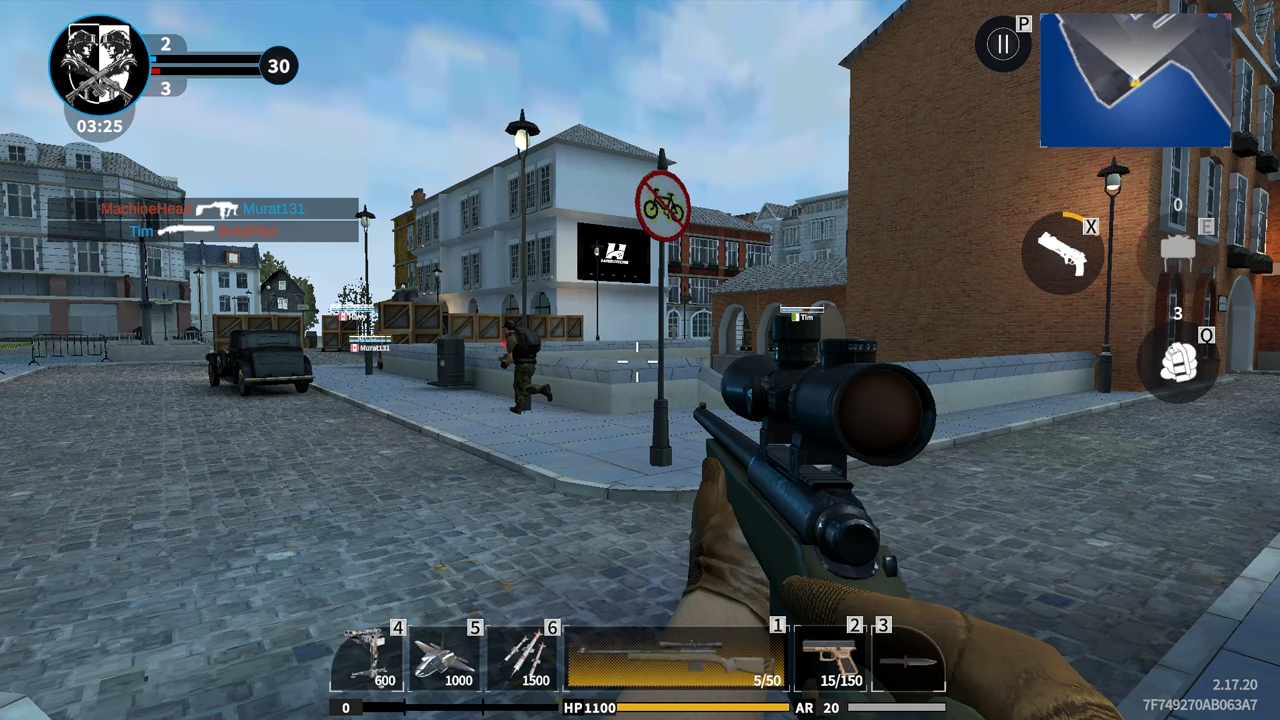This screenshot has width=1280, height=720.
Task: Equip the knife in slot 3
Action: (x=908, y=655)
